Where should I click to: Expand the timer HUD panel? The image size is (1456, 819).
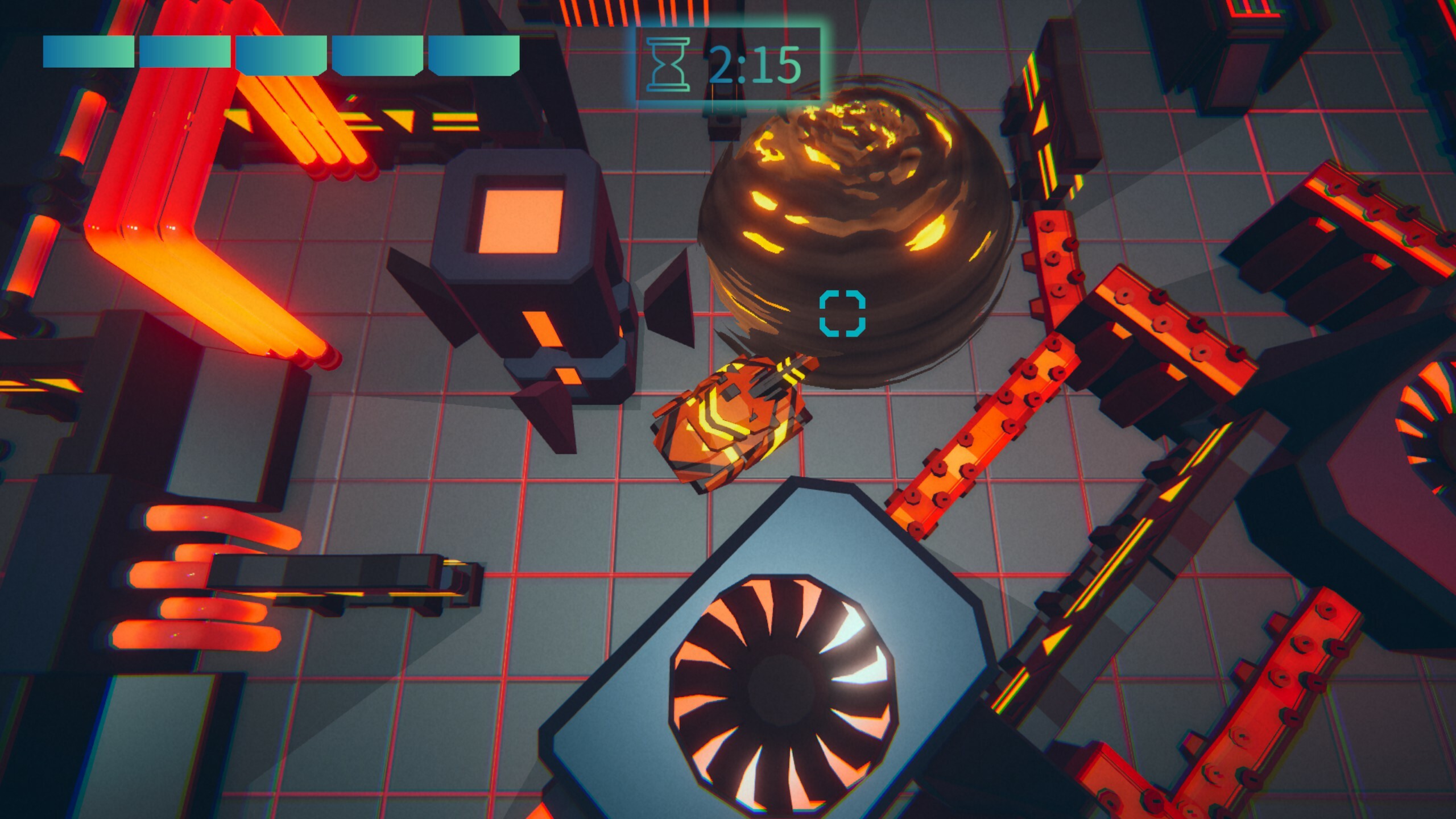(x=728, y=63)
